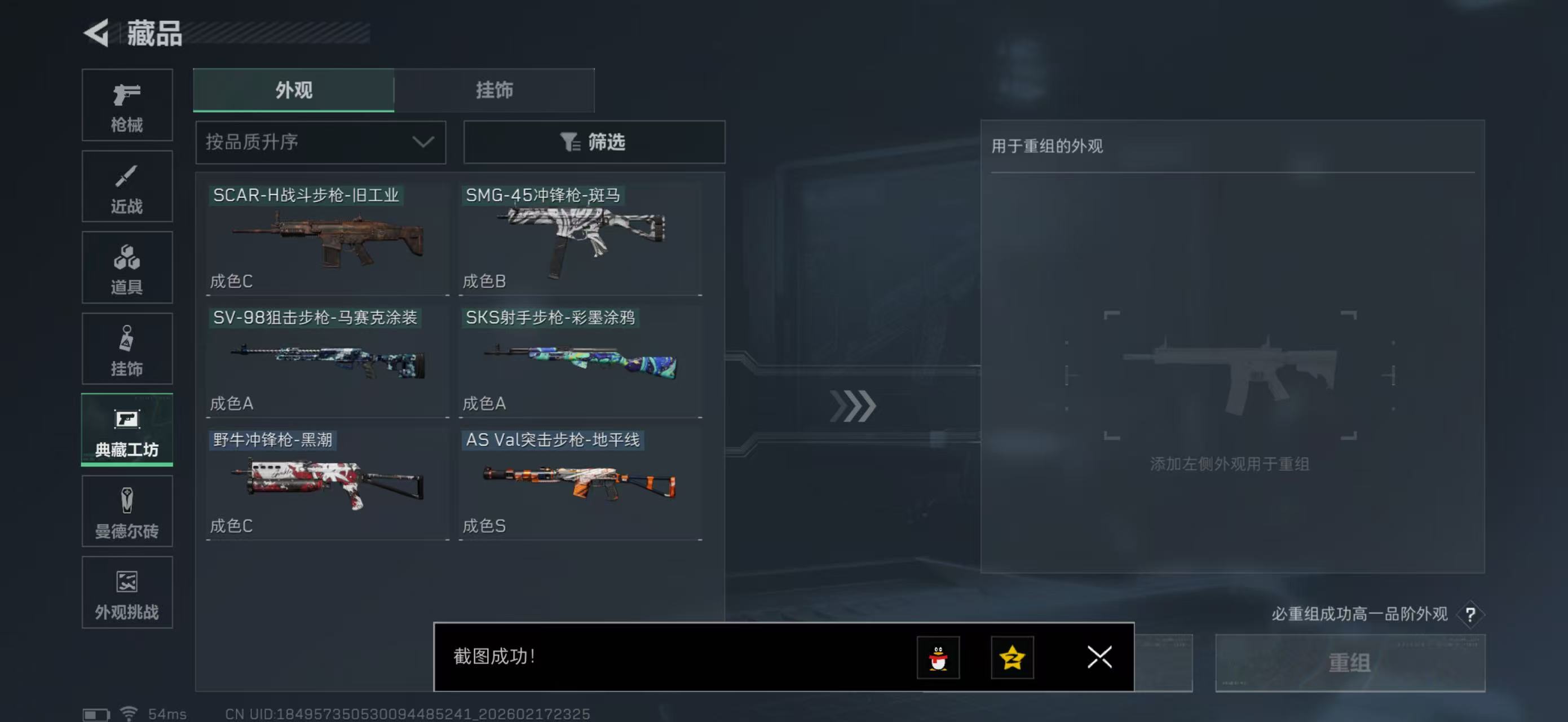Image resolution: width=1568 pixels, height=722 pixels.
Task: Switch to the 外观 tab
Action: click(293, 90)
